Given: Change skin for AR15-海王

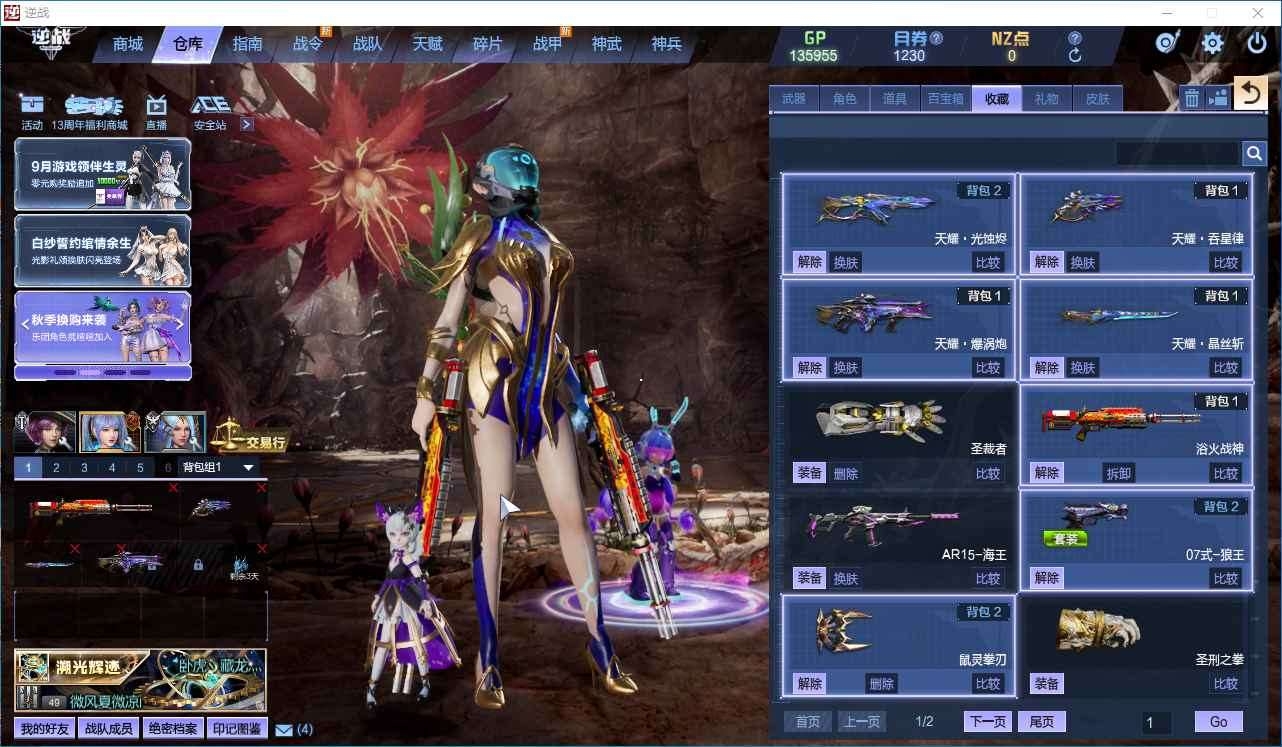Looking at the screenshot, I should 846,578.
